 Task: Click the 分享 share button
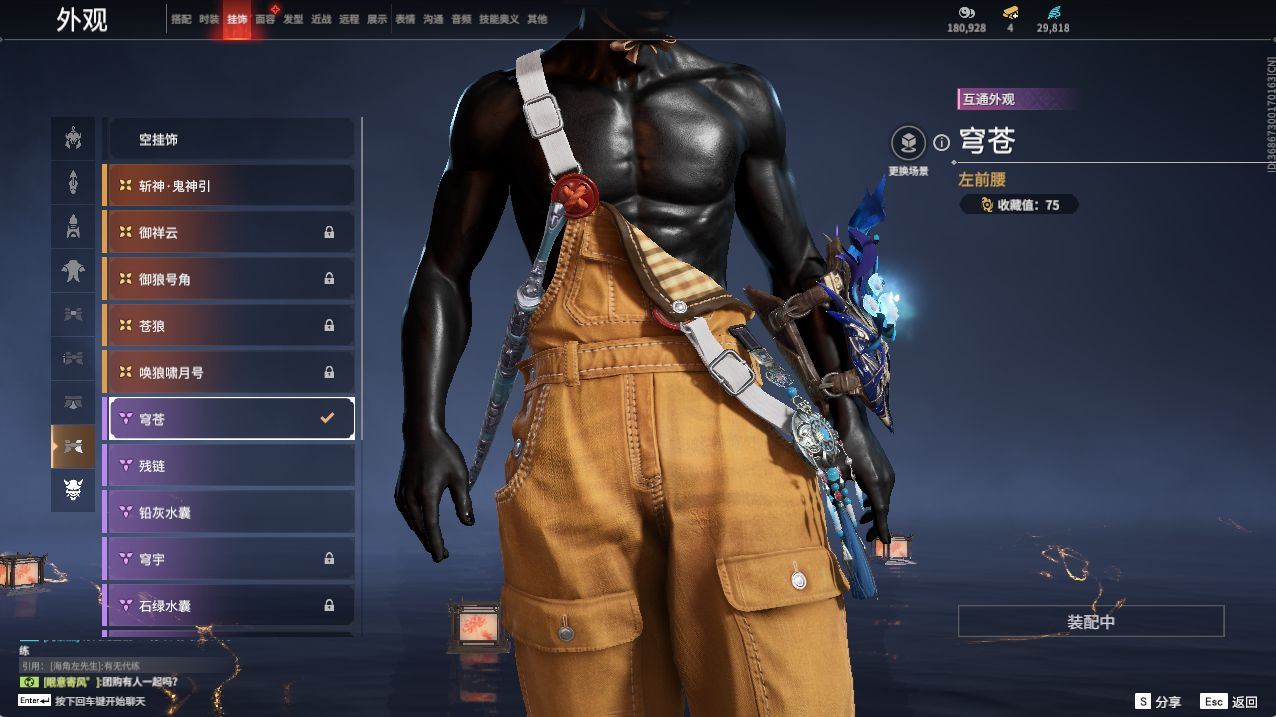coord(1158,702)
